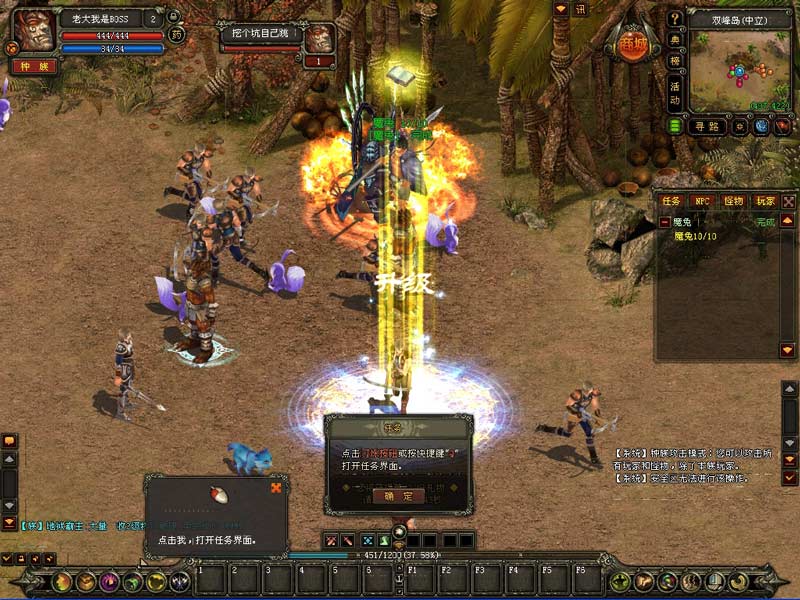Click the minimap of 双峰岛

click(x=739, y=70)
